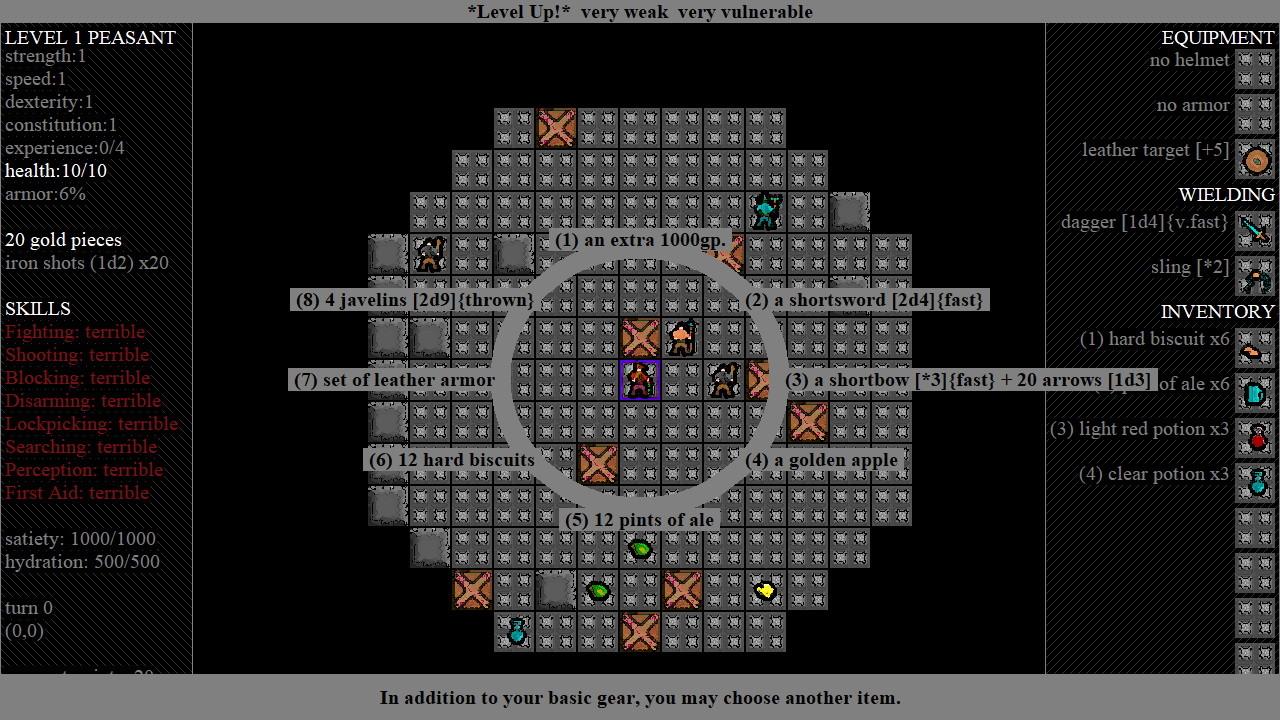Open the EQUIPMENT section header
Viewport: 1280px width, 720px height.
tap(1217, 37)
